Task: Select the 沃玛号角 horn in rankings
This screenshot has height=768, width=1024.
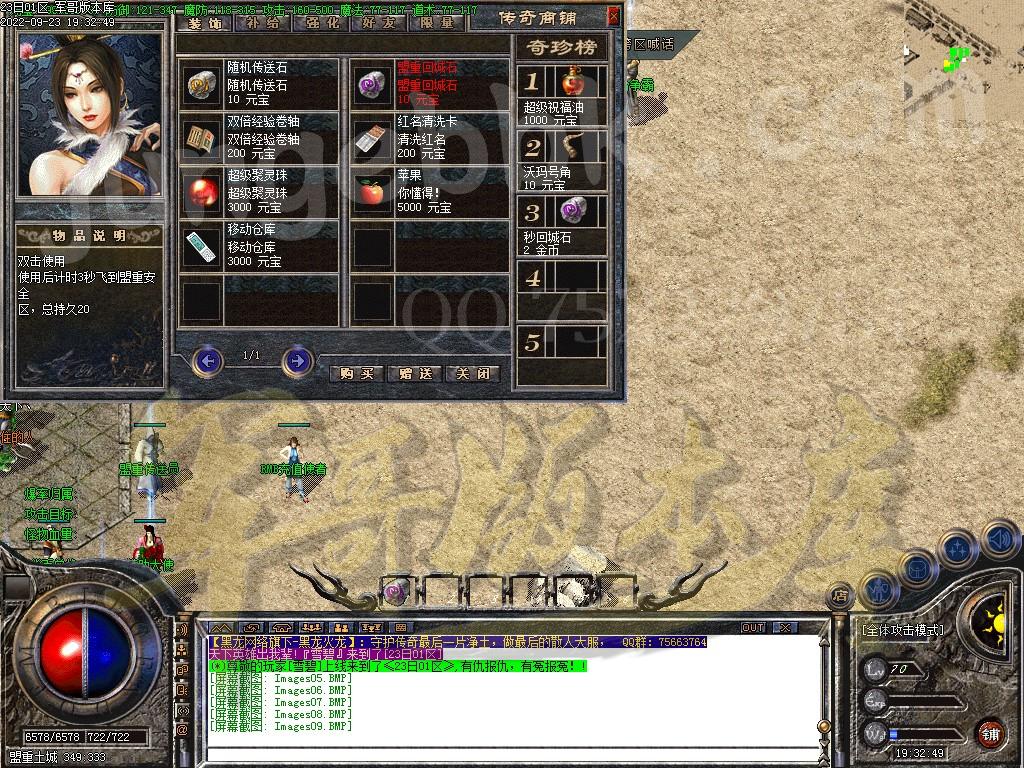Action: [573, 148]
